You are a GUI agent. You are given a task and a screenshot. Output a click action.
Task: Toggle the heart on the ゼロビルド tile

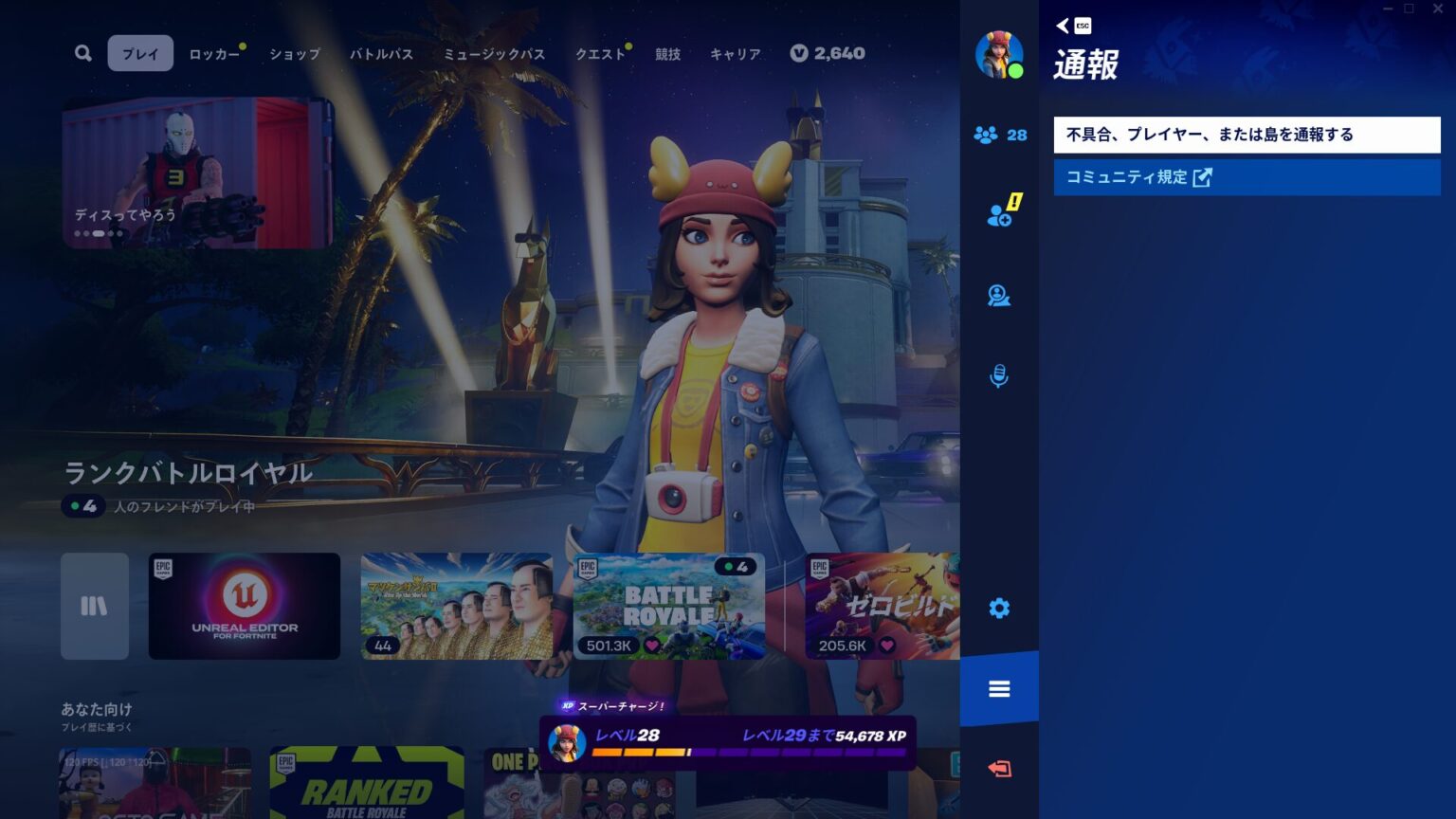[x=885, y=644]
